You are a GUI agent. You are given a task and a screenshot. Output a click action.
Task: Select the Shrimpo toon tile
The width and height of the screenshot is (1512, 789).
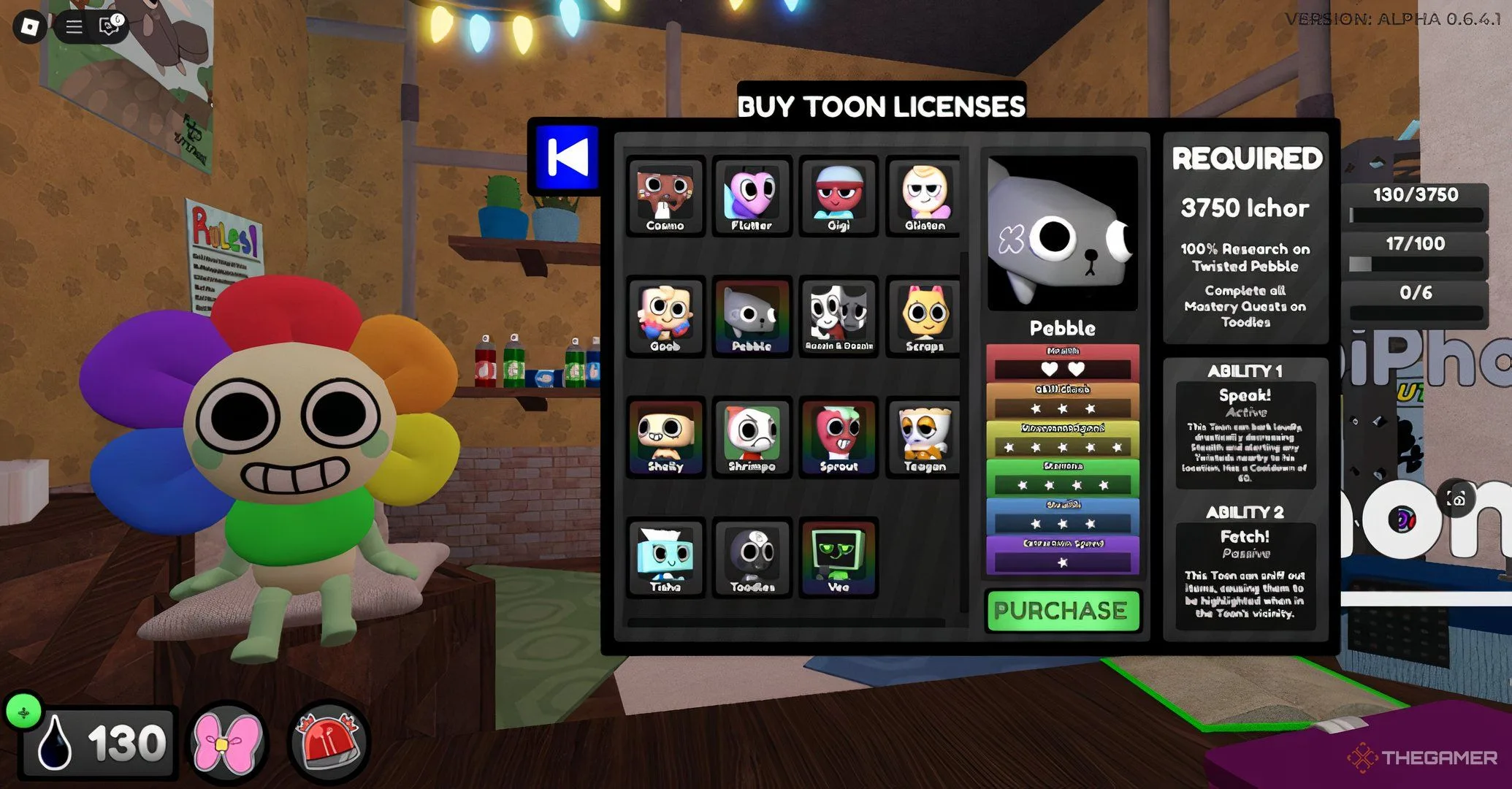[752, 437]
